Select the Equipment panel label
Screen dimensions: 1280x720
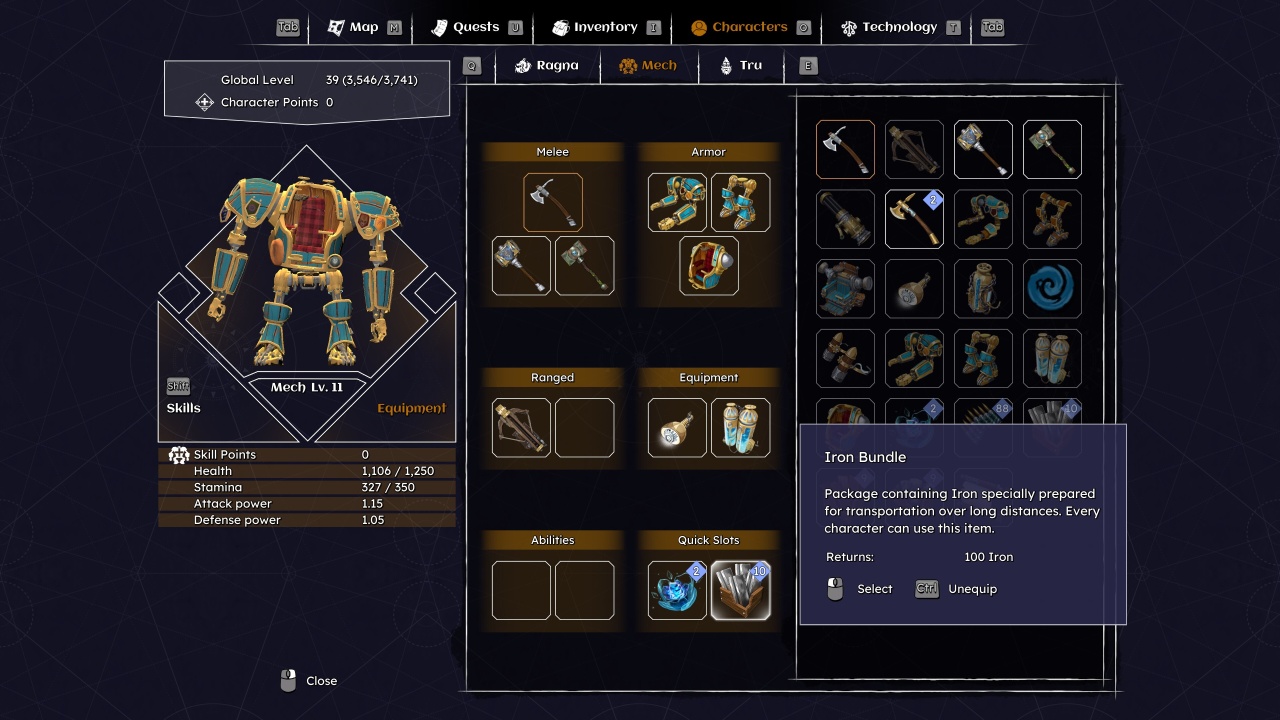coord(411,408)
